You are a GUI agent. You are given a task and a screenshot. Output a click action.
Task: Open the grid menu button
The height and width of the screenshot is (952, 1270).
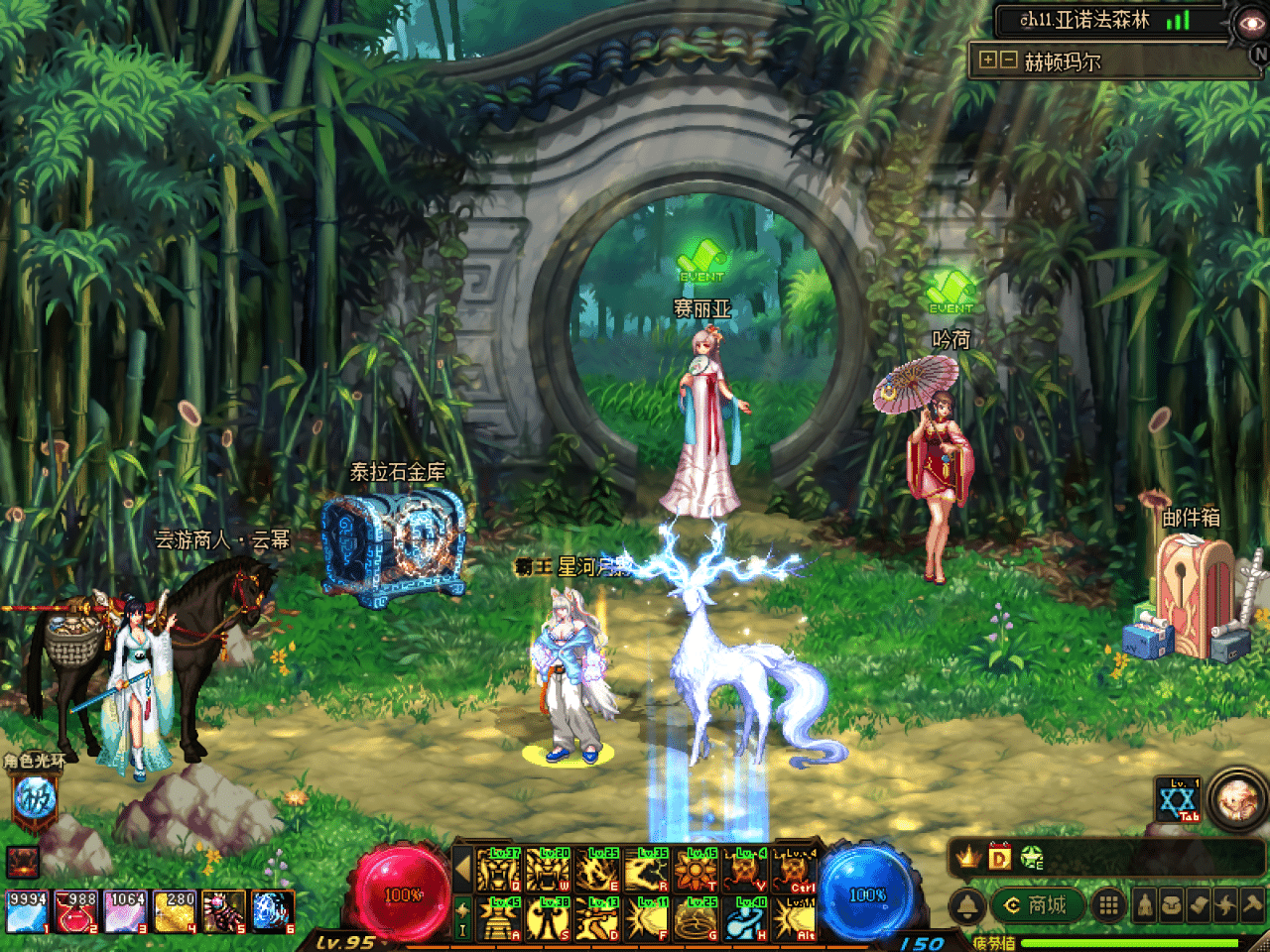tap(1108, 904)
